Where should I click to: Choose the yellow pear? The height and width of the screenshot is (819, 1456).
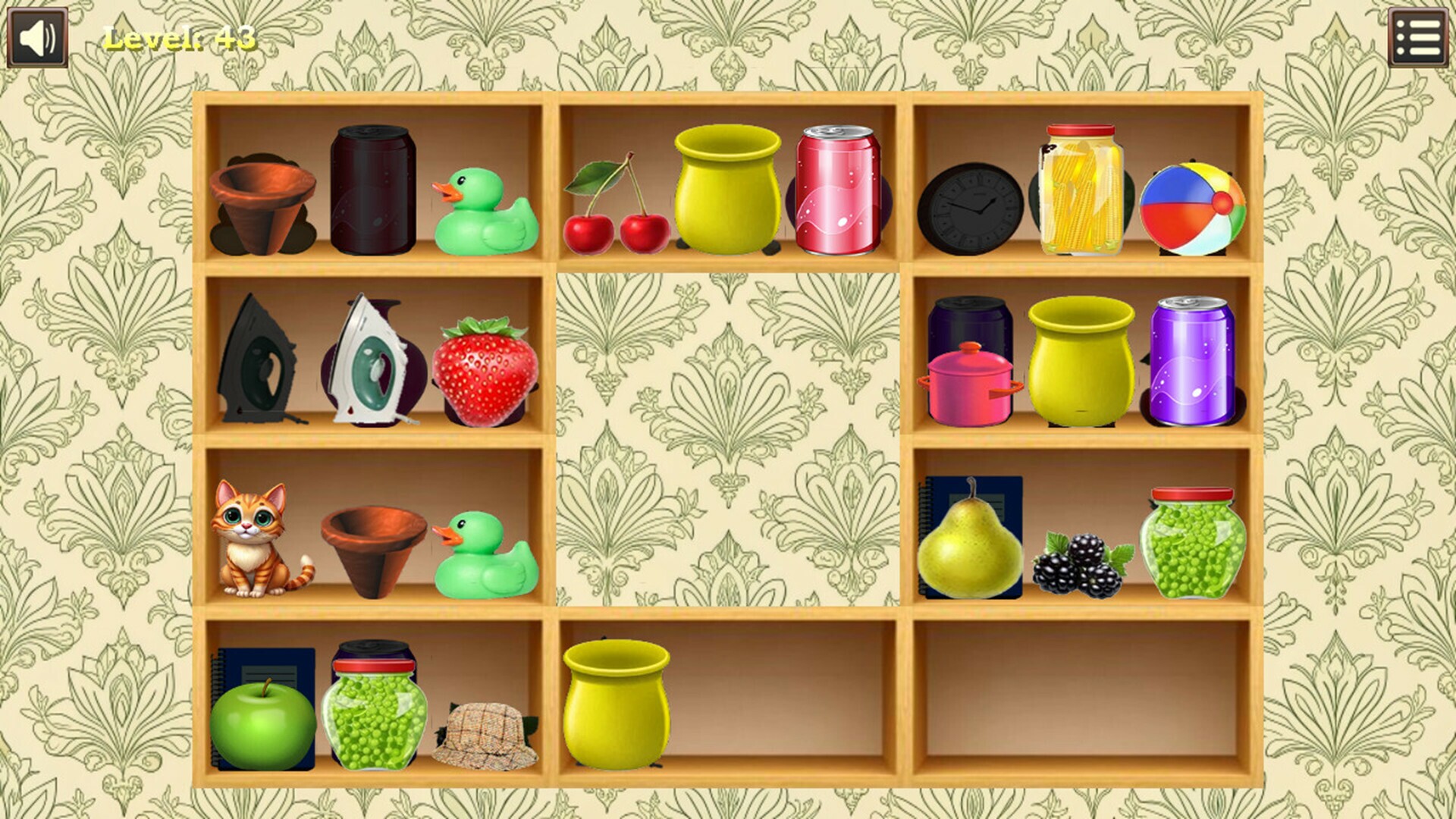[x=969, y=545]
